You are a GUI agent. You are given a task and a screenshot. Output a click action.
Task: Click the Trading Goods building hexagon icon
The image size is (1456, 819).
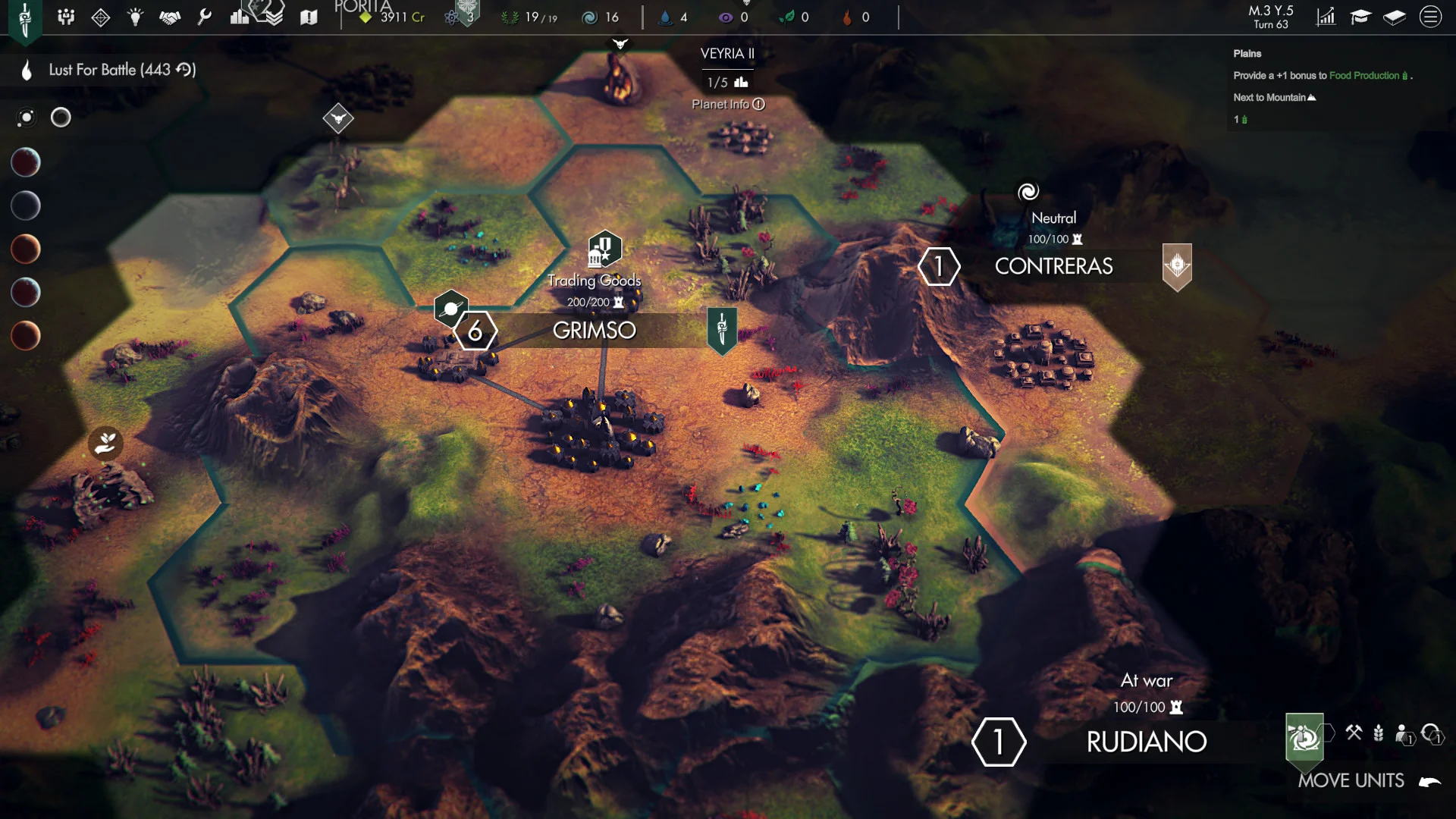604,249
